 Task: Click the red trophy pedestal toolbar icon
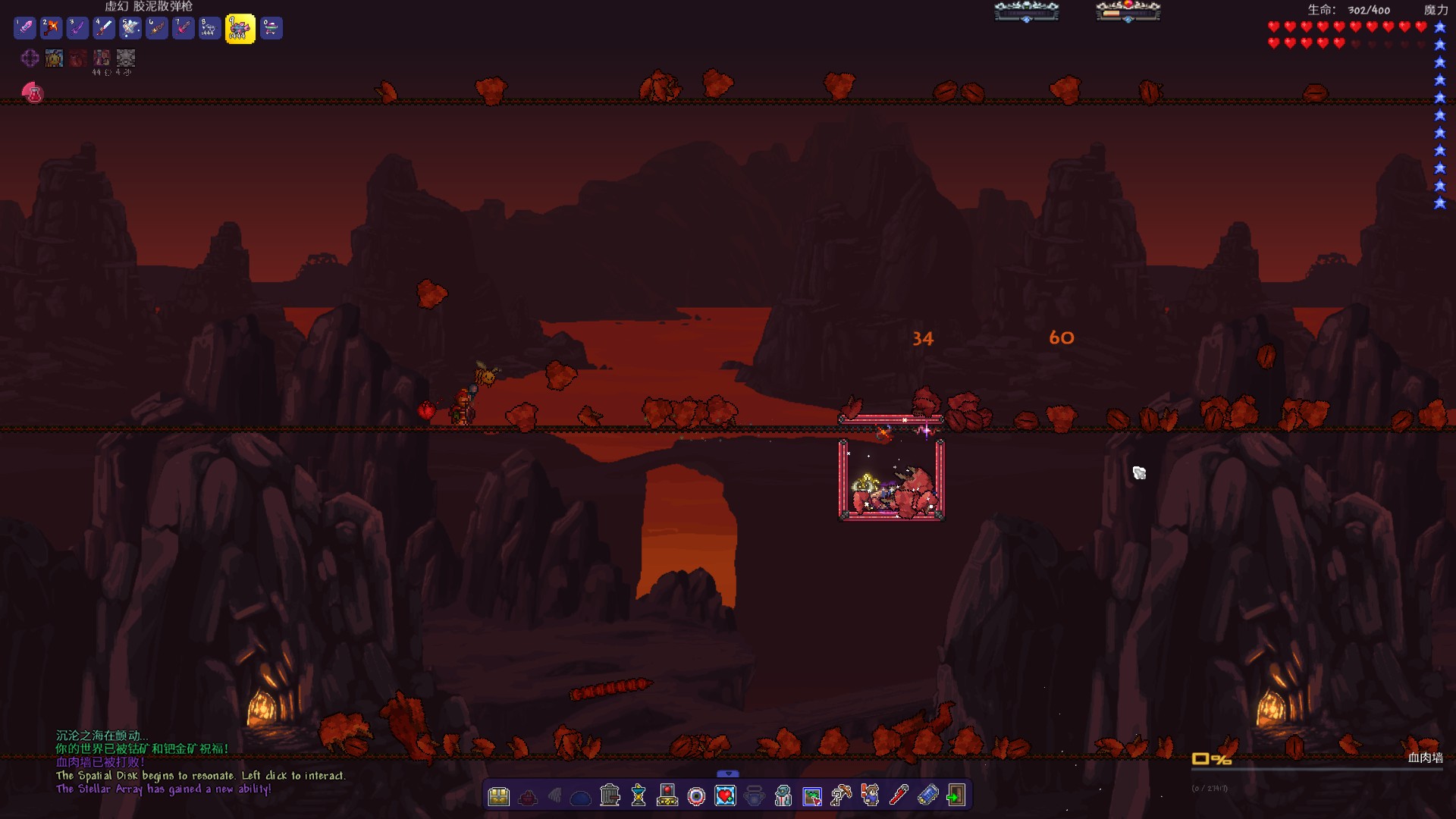[667, 795]
